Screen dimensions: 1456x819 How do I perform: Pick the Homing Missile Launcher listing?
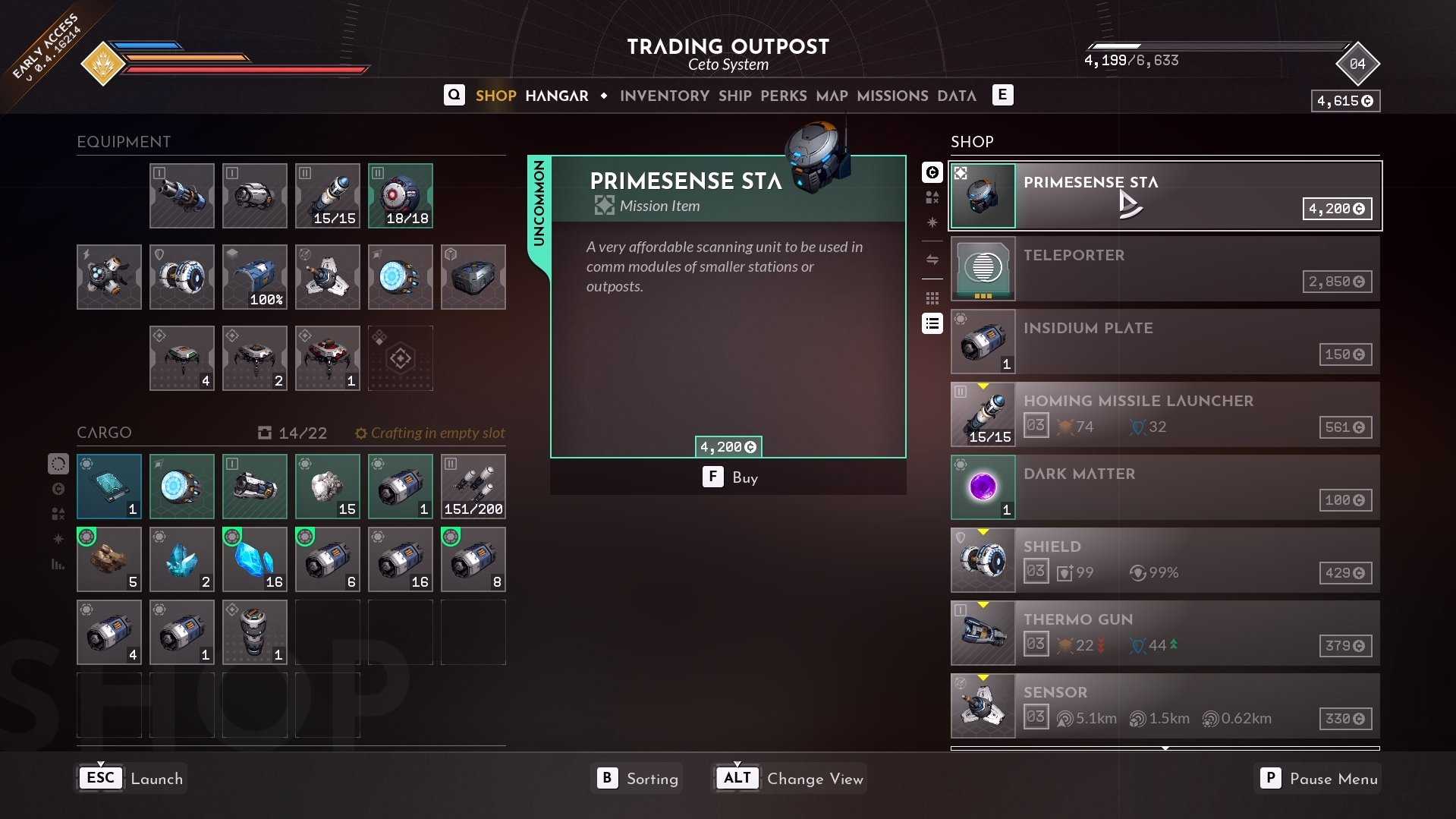pos(1165,414)
